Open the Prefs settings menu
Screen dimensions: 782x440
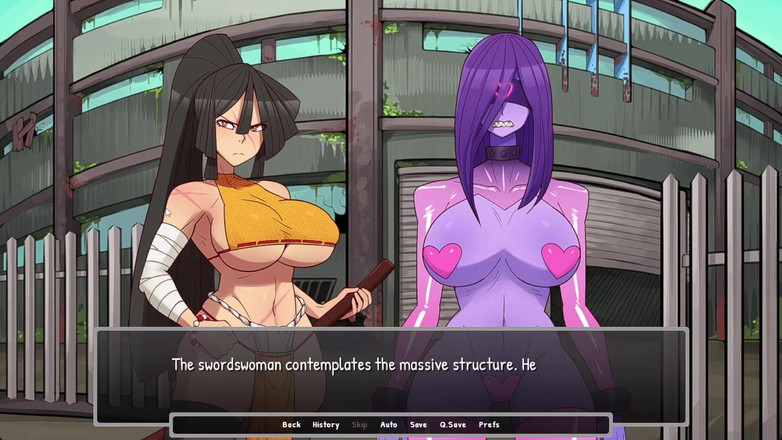point(489,425)
